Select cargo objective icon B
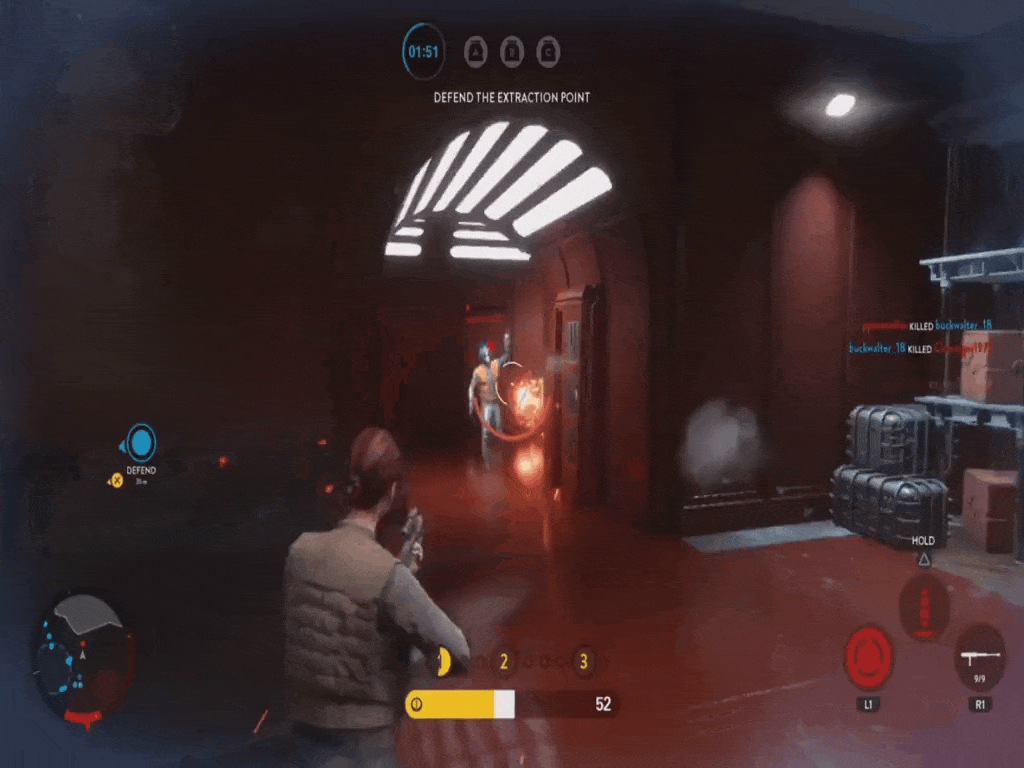This screenshot has height=768, width=1024. point(512,51)
